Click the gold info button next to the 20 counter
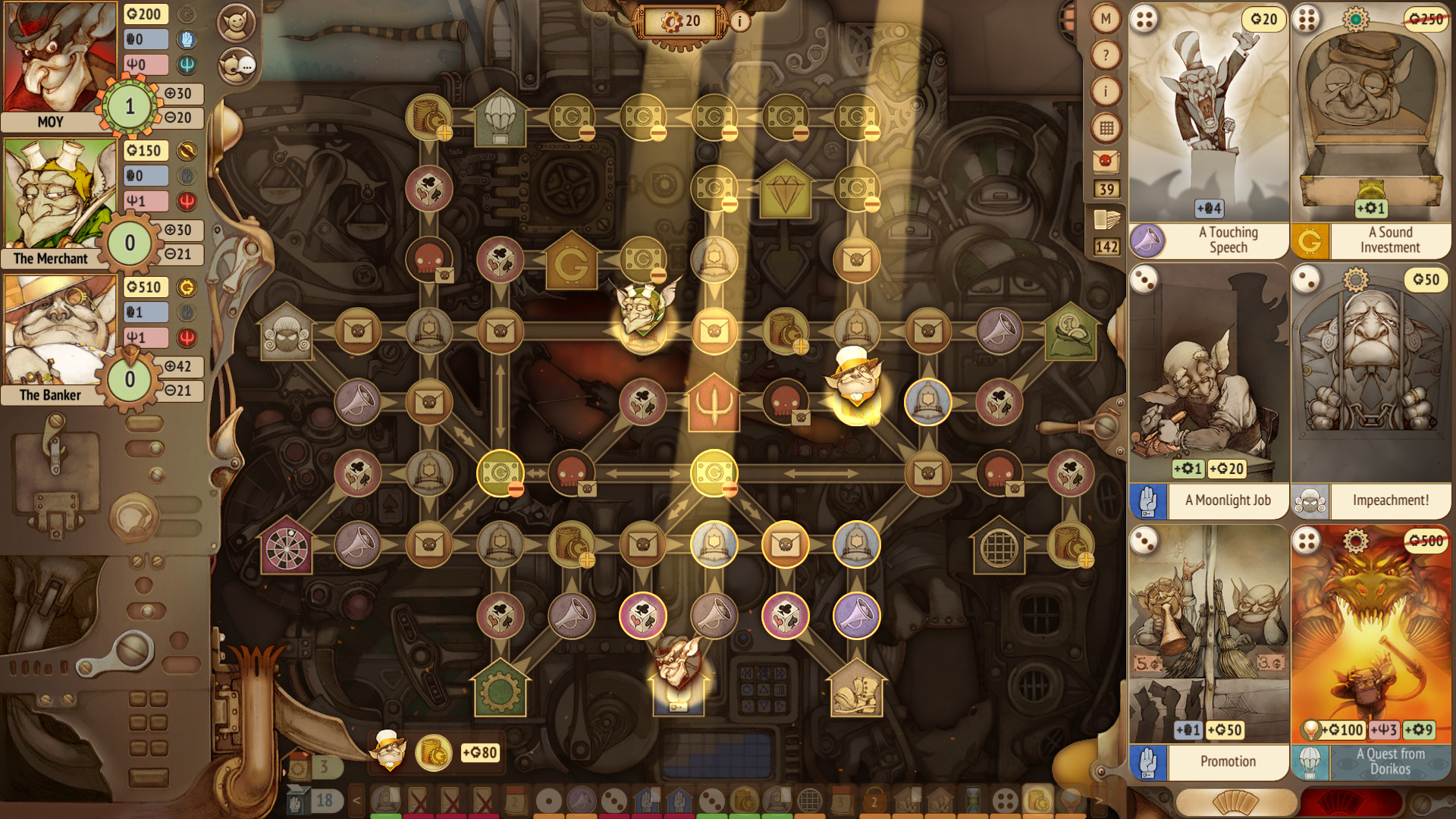Viewport: 1456px width, 819px height. click(739, 22)
